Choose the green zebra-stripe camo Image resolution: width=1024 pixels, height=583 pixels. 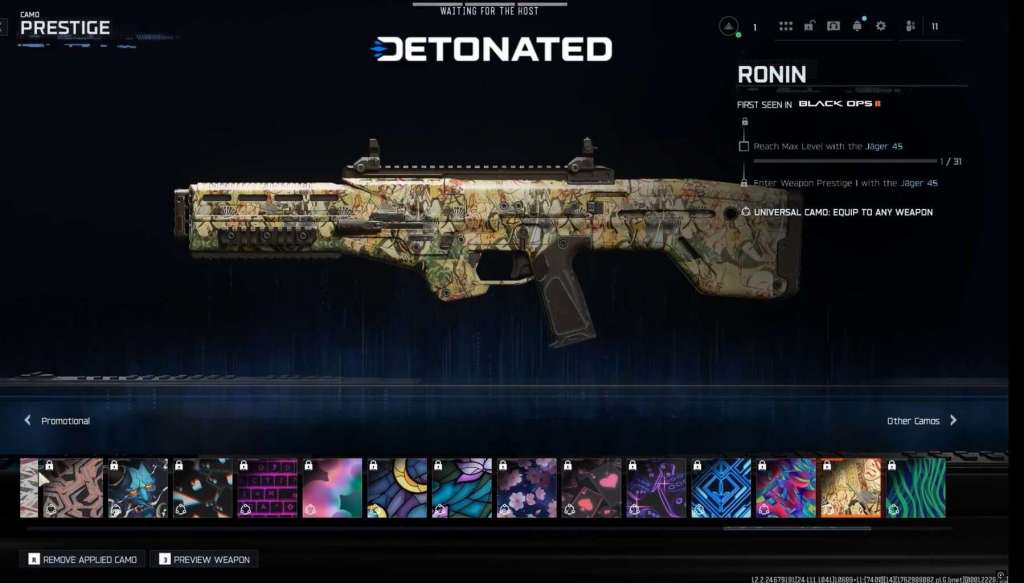[915, 488]
